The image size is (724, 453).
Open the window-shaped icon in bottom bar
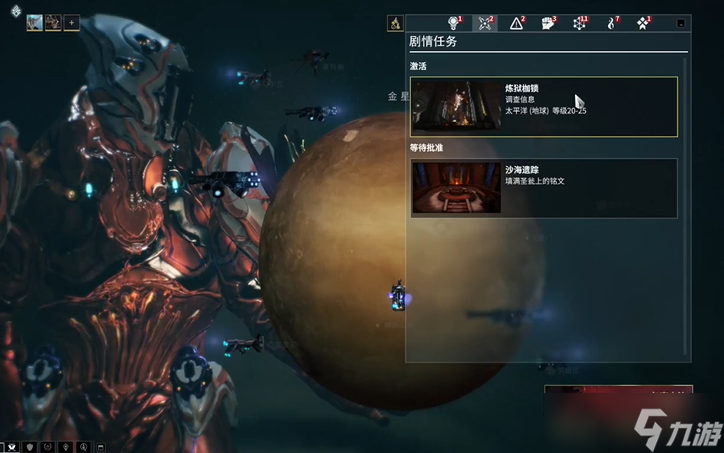pos(98,445)
